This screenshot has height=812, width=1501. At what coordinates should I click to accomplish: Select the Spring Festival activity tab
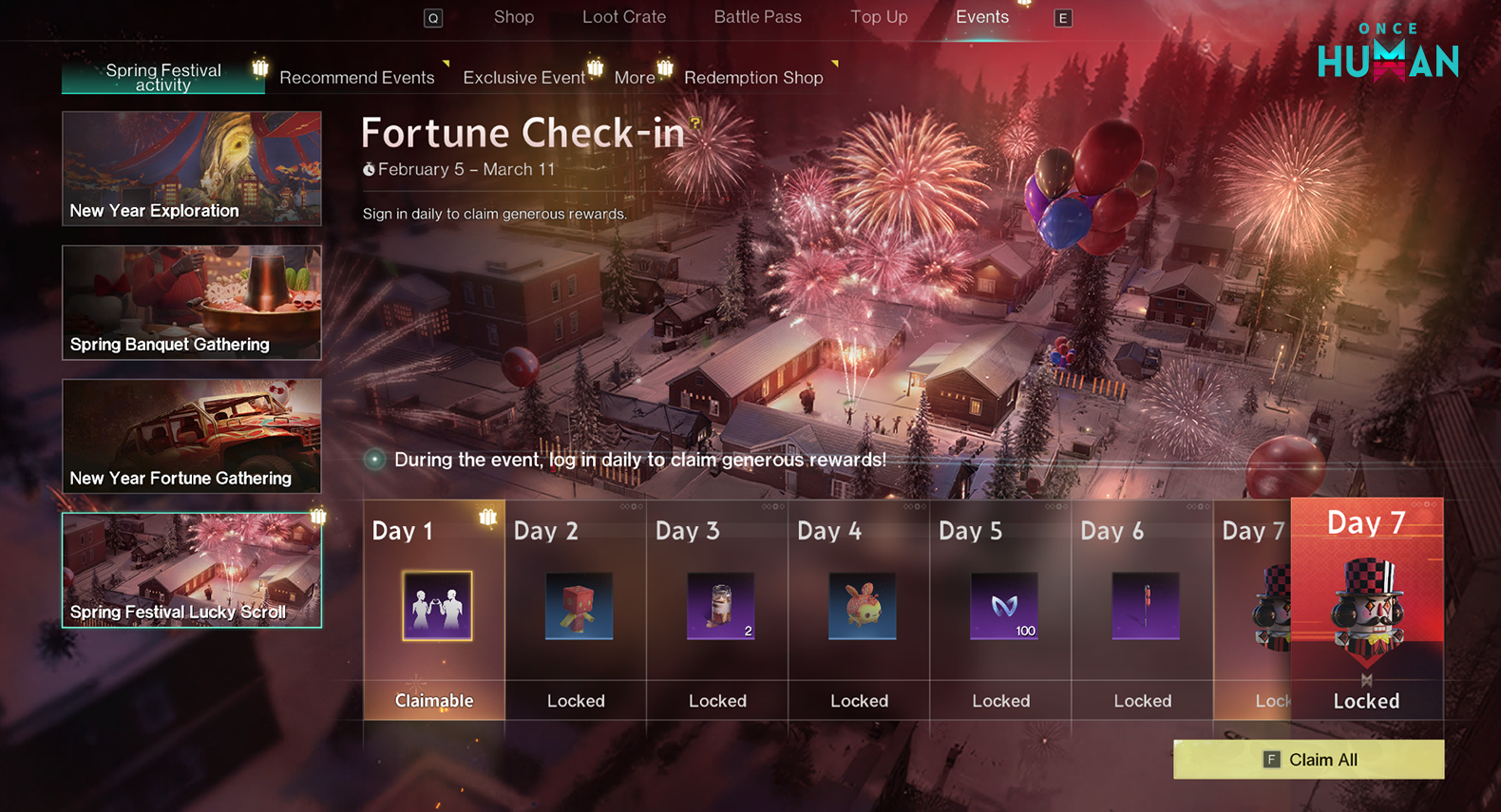(163, 77)
